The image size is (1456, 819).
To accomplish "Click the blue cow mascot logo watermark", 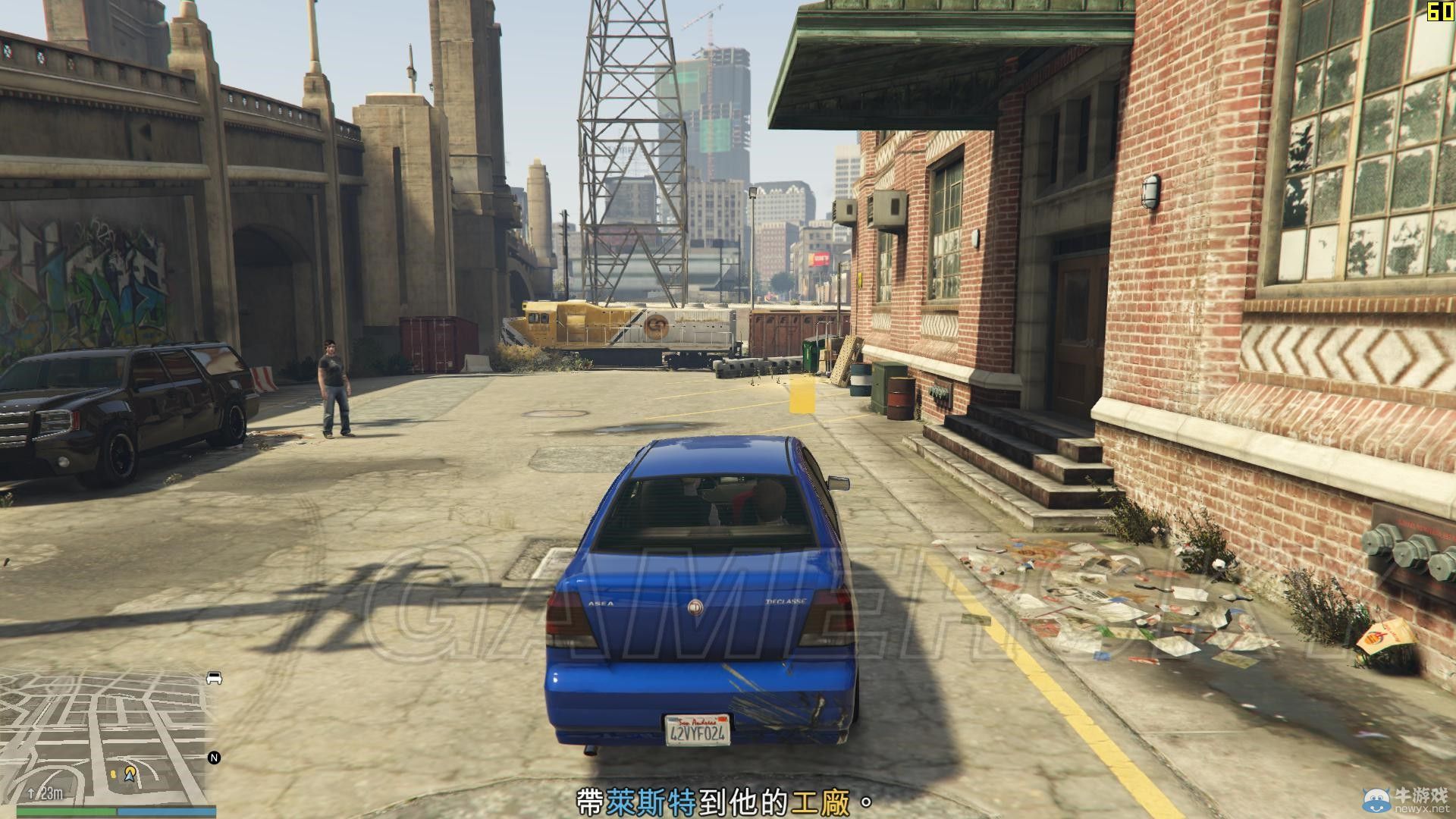I will coord(1376,800).
